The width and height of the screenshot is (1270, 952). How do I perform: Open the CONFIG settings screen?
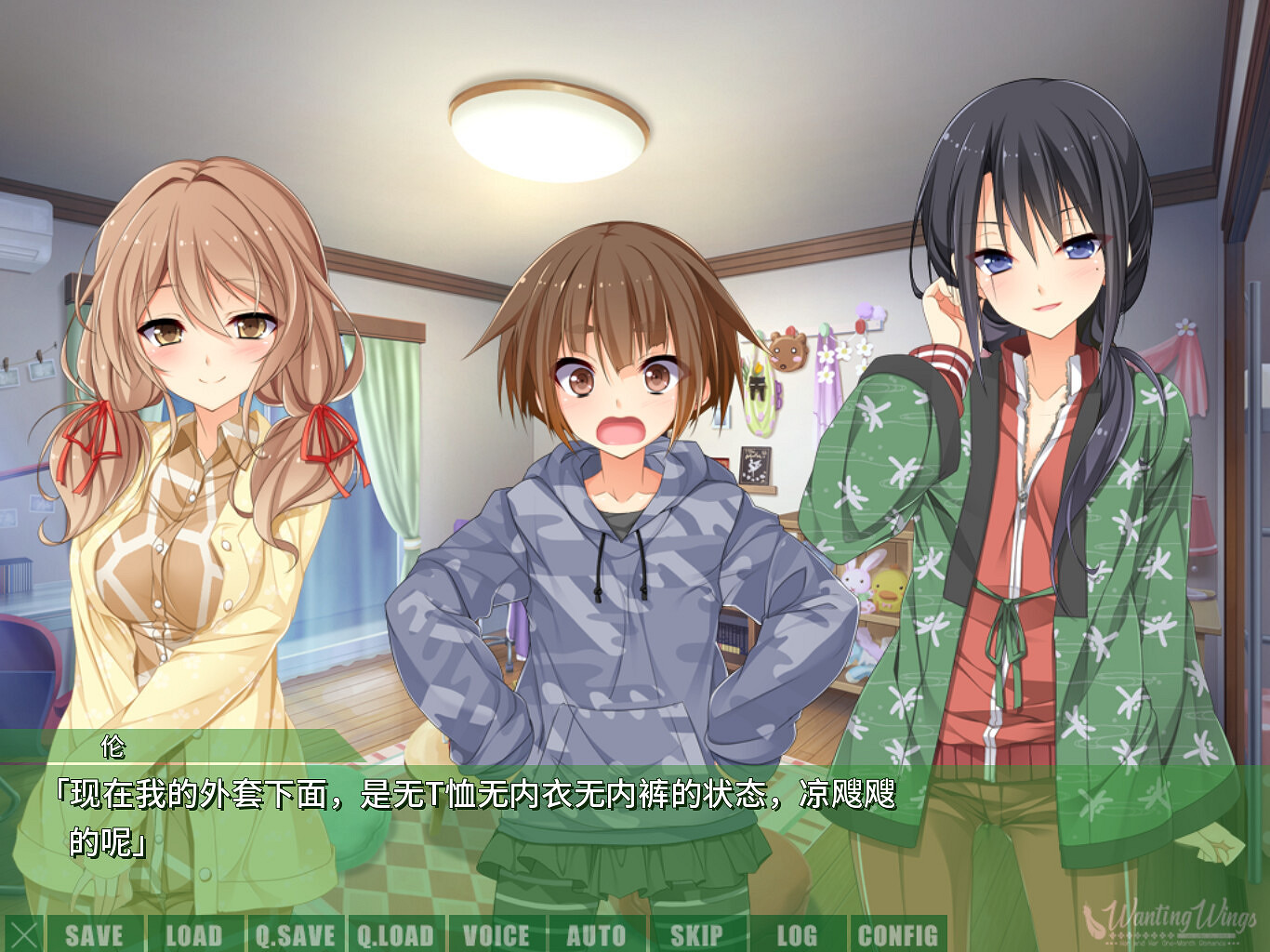[x=899, y=935]
